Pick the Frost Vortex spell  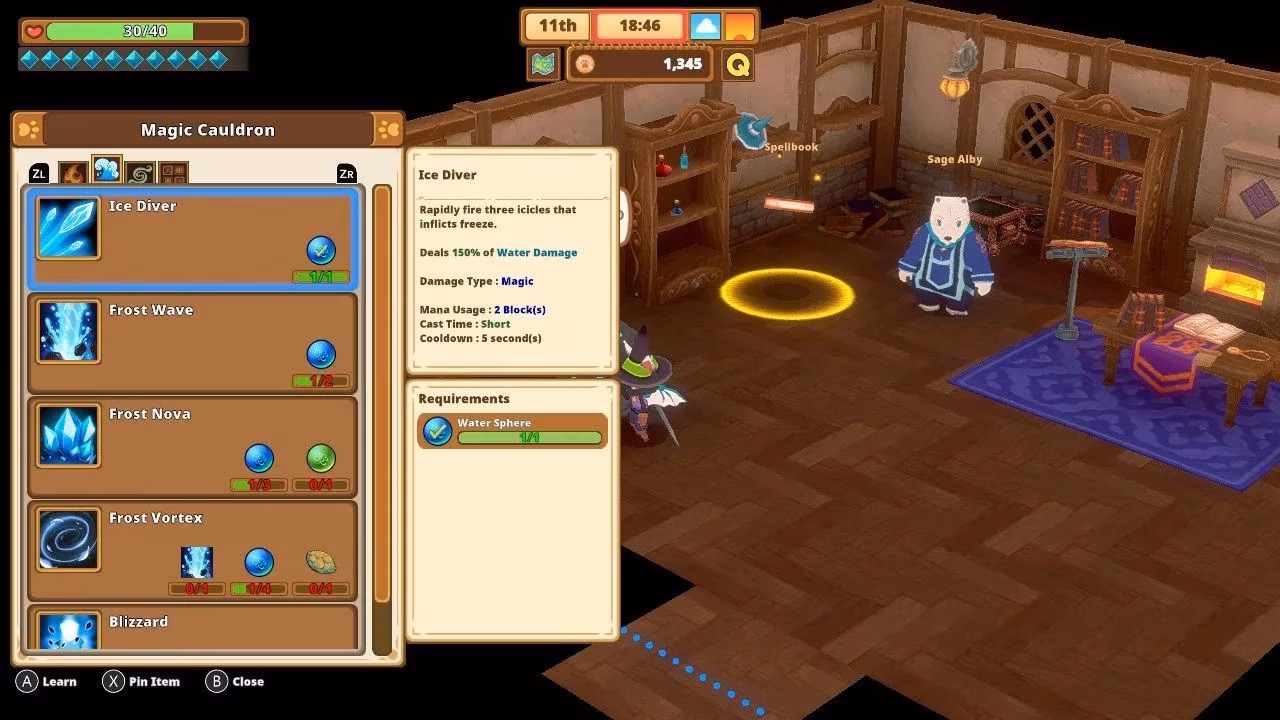tap(192, 550)
